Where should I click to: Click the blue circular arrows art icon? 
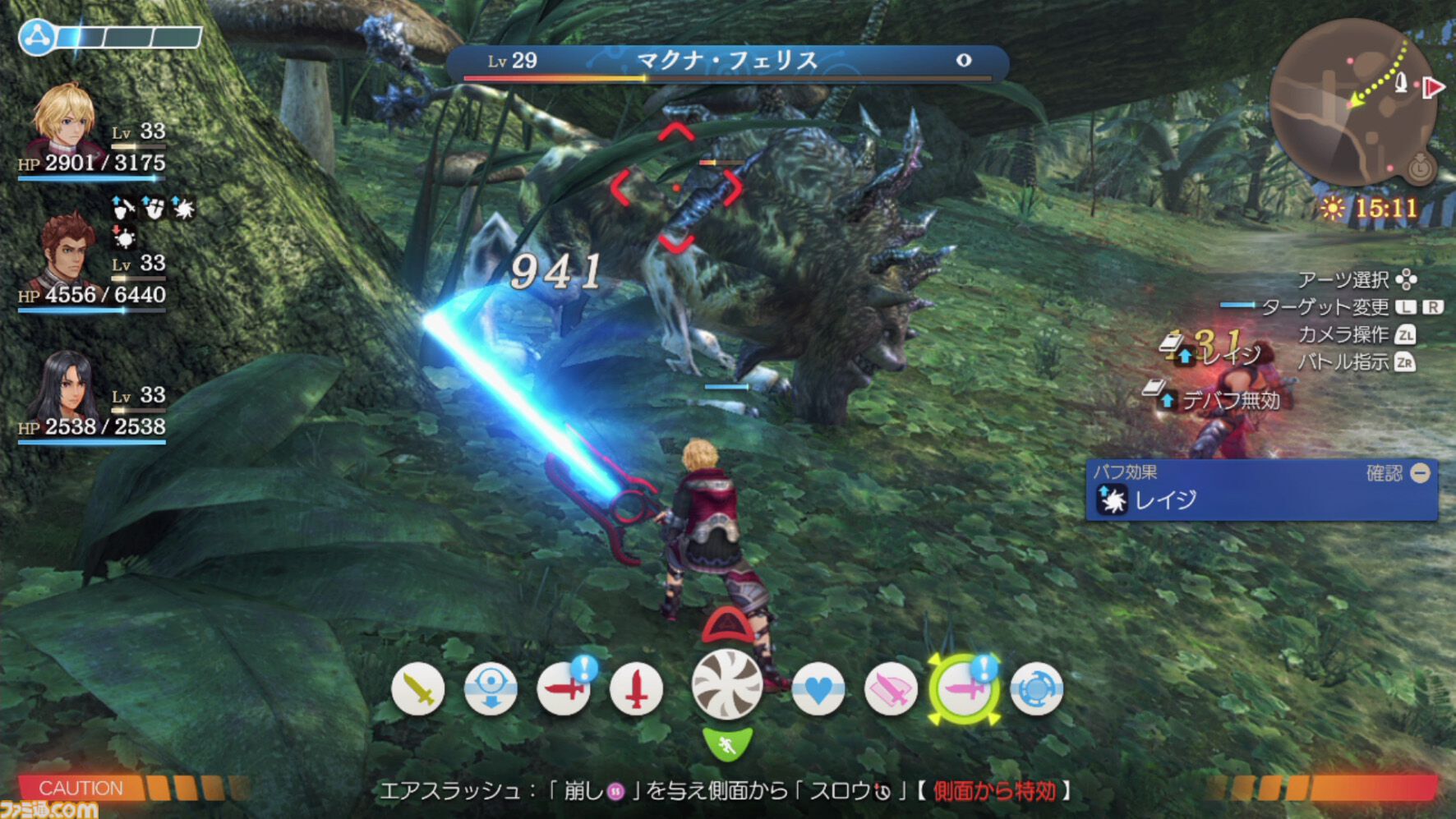[1036, 690]
